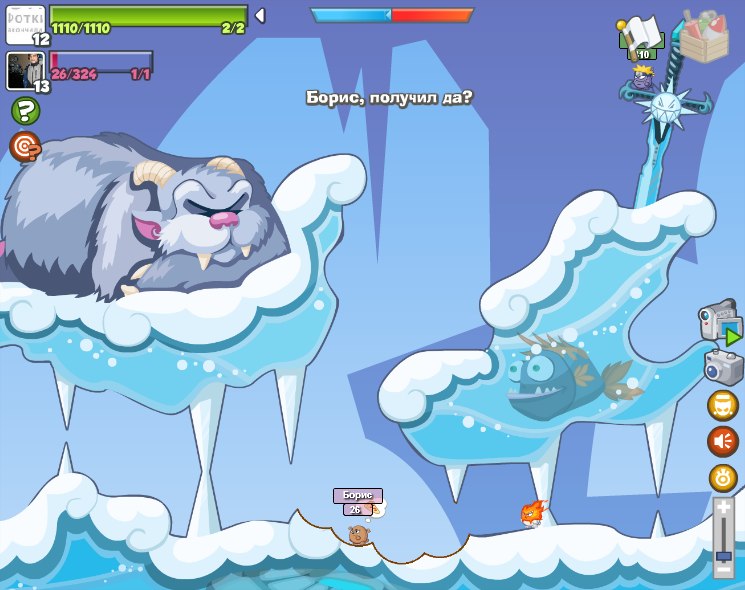Select the level 12 player avatar
This screenshot has height=590, width=745.
pyautogui.click(x=25, y=24)
